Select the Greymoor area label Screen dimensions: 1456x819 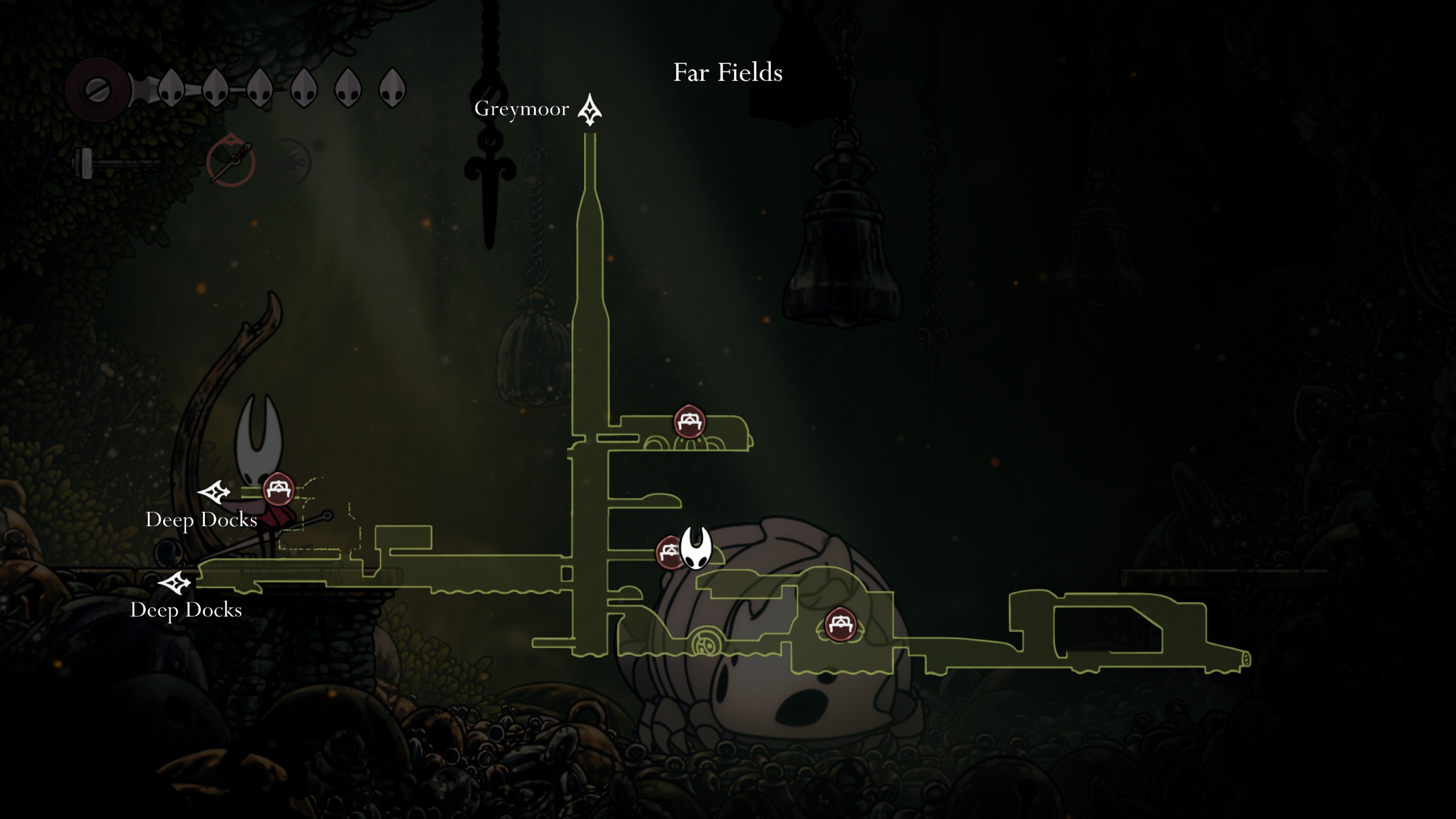521,108
